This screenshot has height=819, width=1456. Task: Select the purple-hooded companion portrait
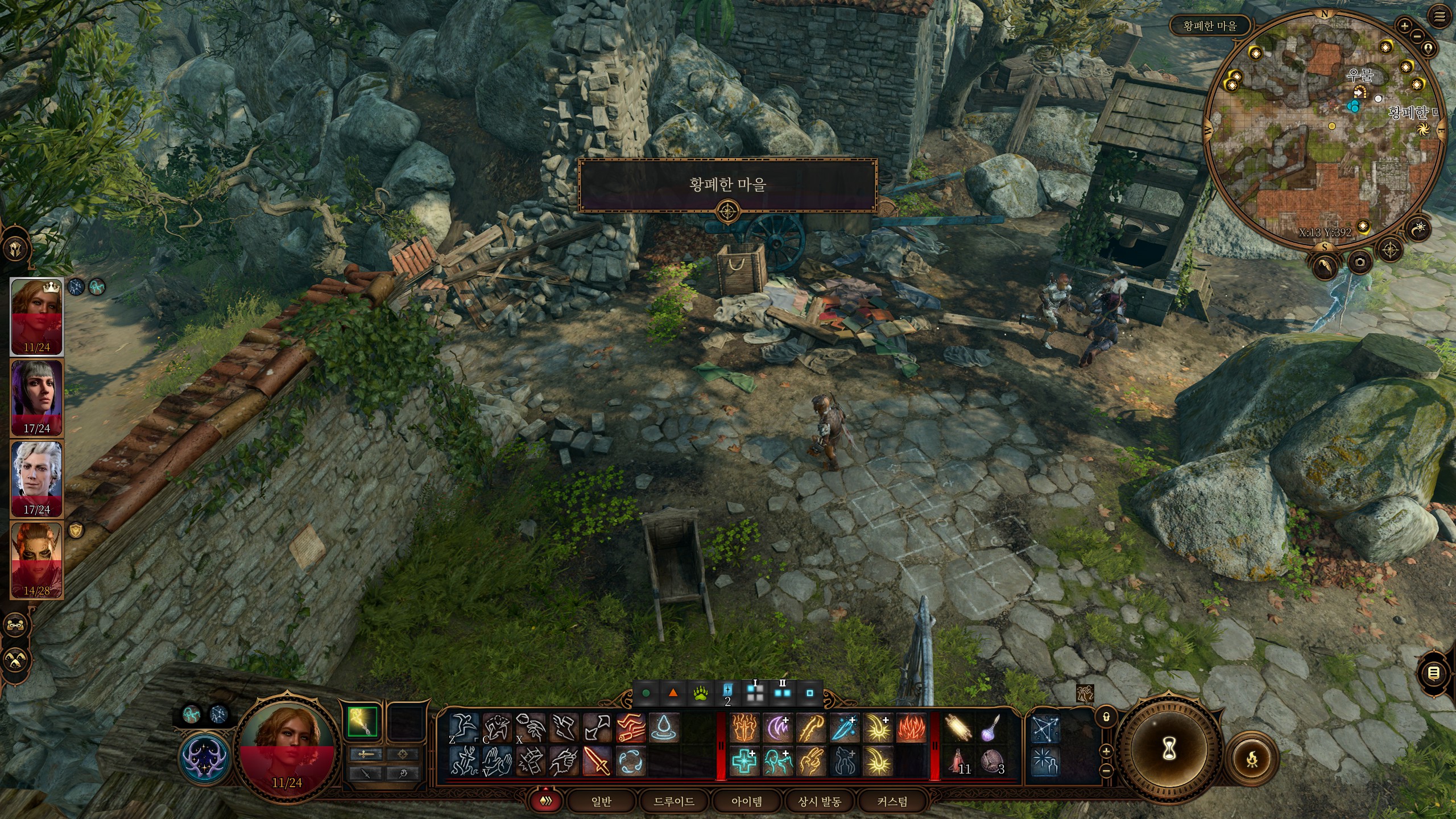pos(37,397)
